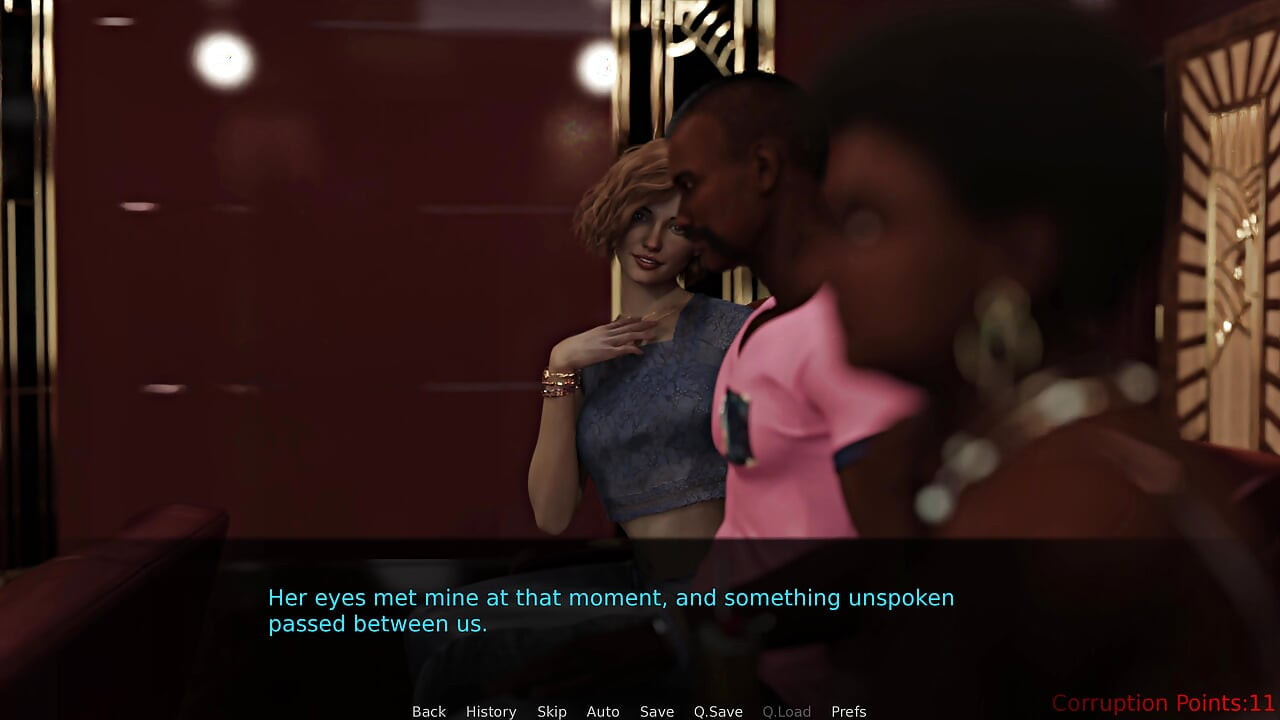Open the Save menu
Screen dimensions: 1280x720
(657, 711)
